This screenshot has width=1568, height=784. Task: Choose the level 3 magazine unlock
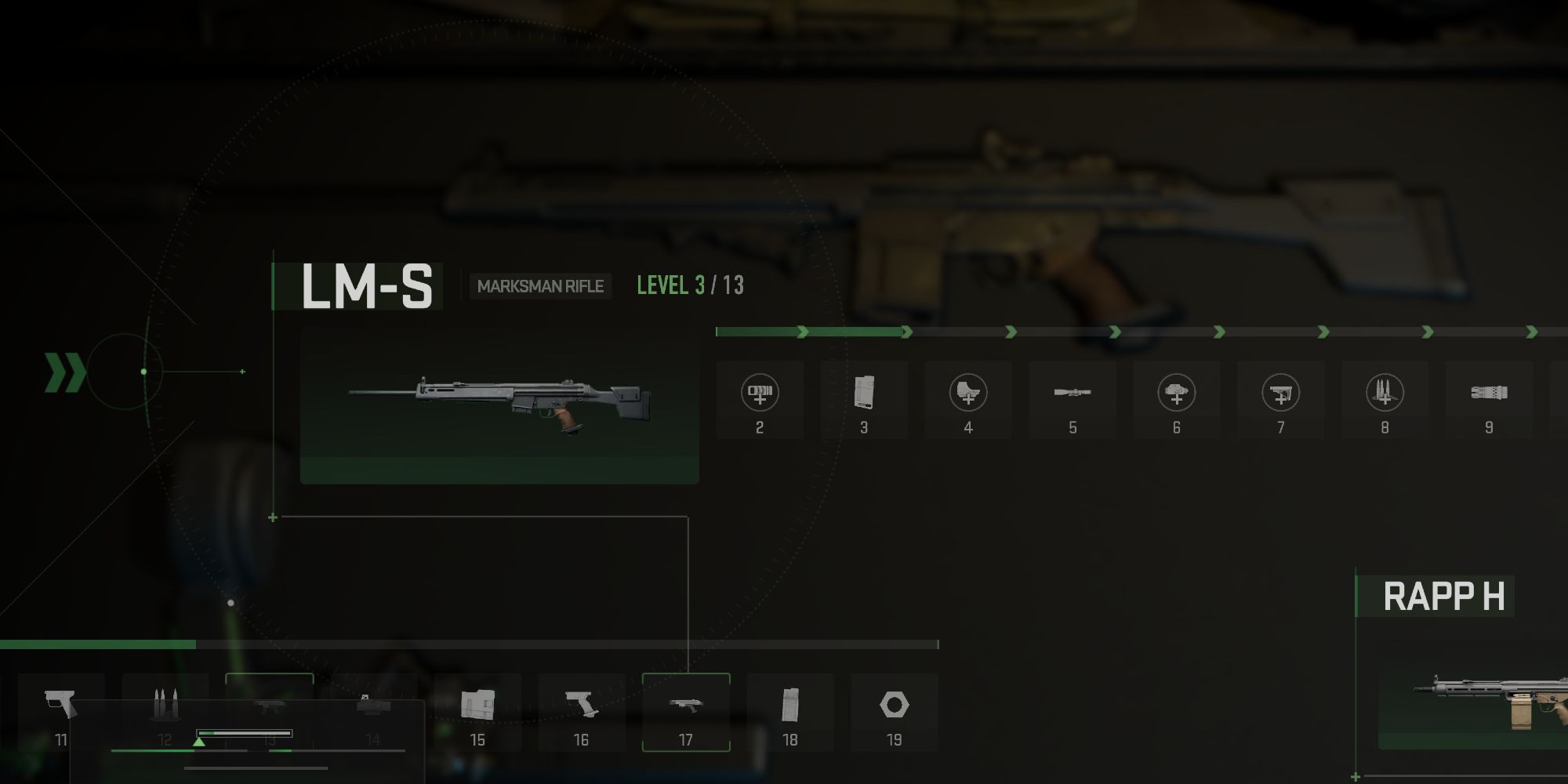[864, 401]
